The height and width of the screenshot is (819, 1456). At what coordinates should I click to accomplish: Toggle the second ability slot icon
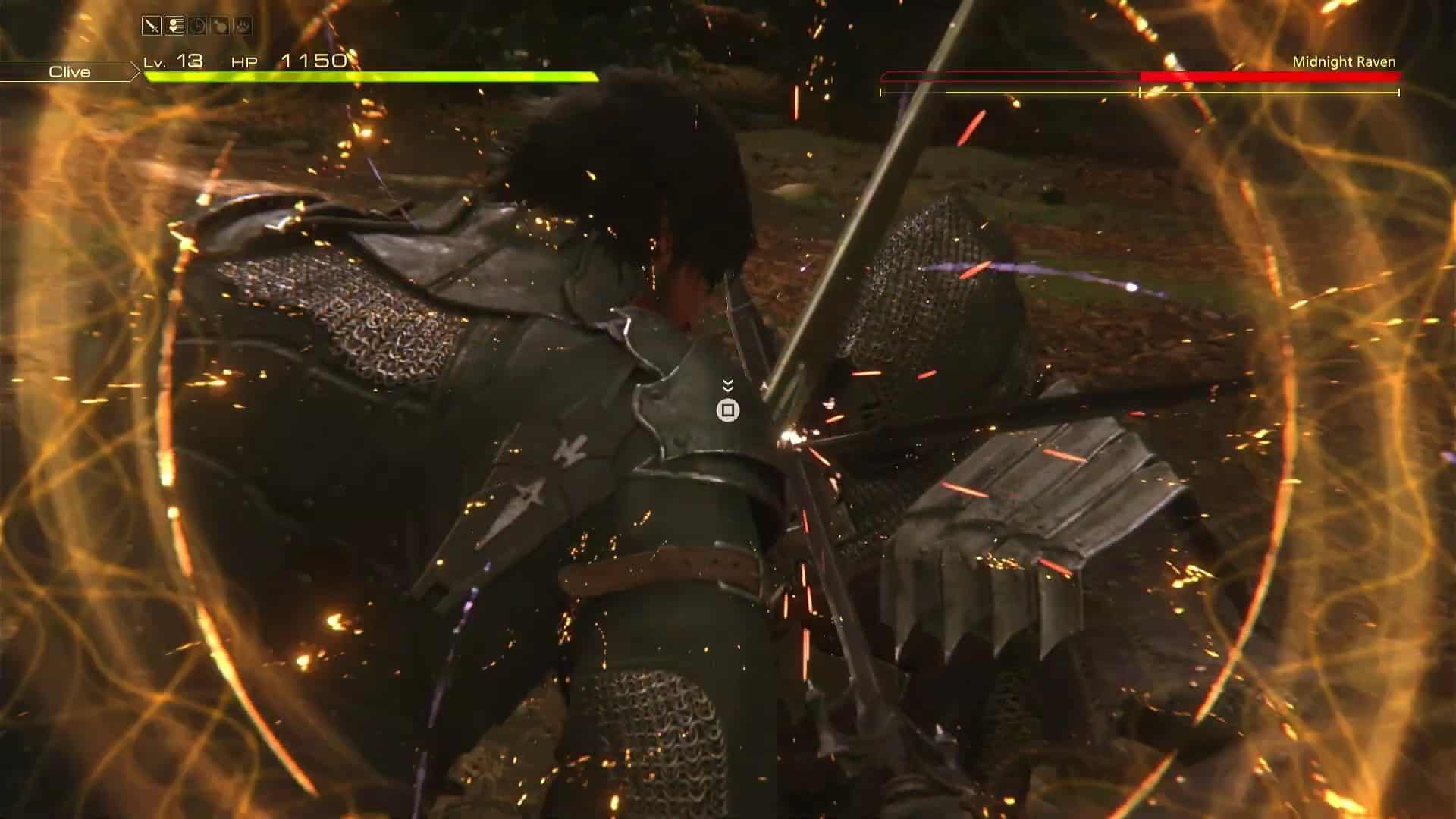174,25
